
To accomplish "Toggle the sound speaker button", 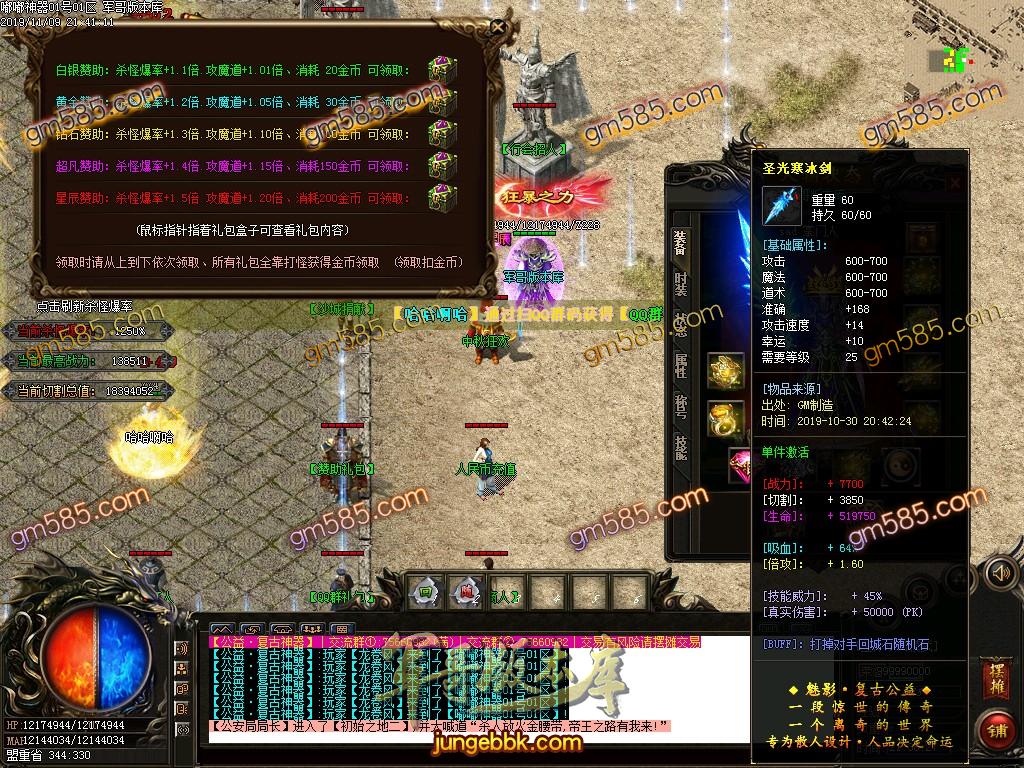I will click(x=997, y=573).
